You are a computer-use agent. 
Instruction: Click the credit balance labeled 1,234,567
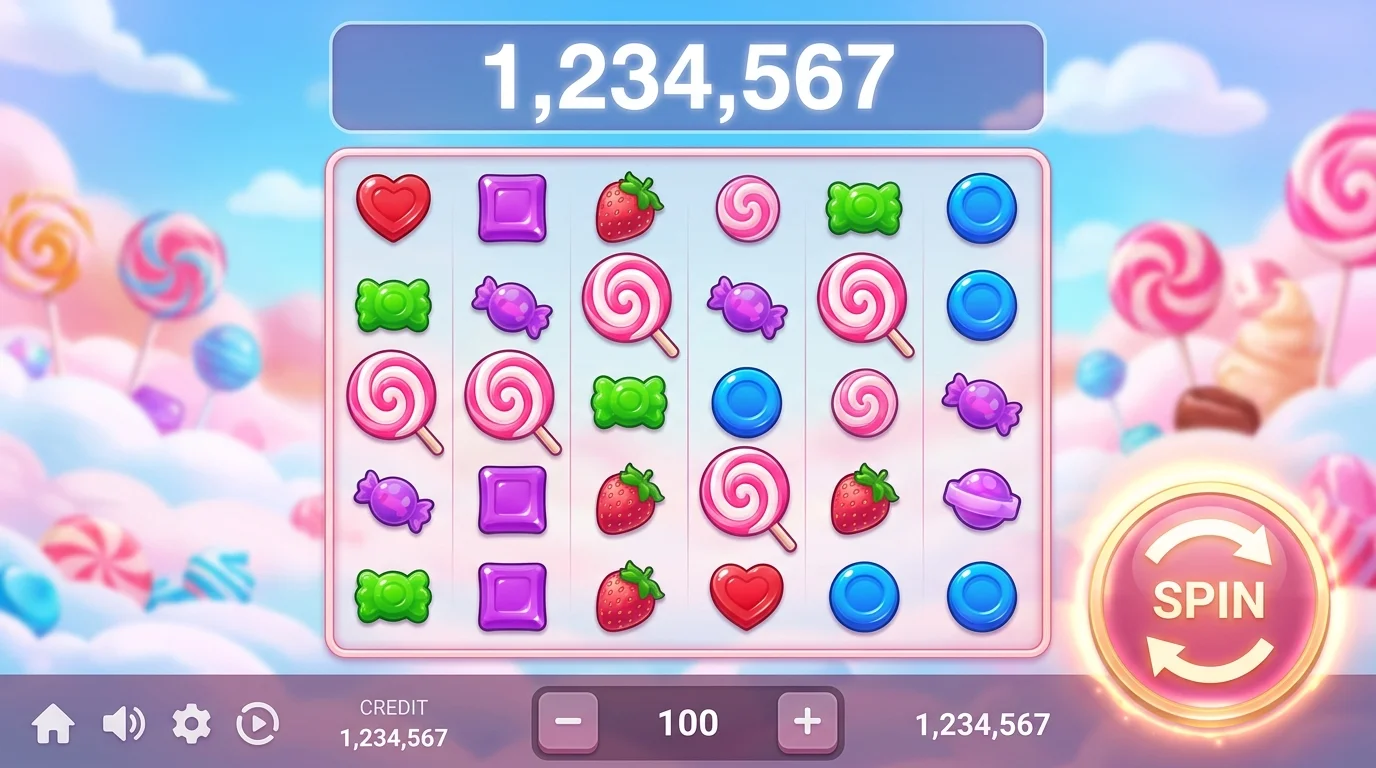point(393,737)
